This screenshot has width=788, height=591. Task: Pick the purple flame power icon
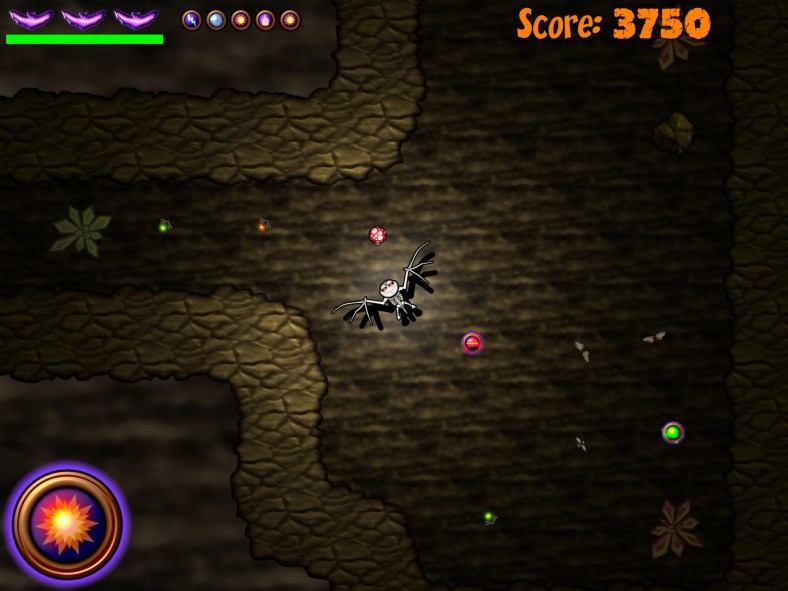(265, 20)
